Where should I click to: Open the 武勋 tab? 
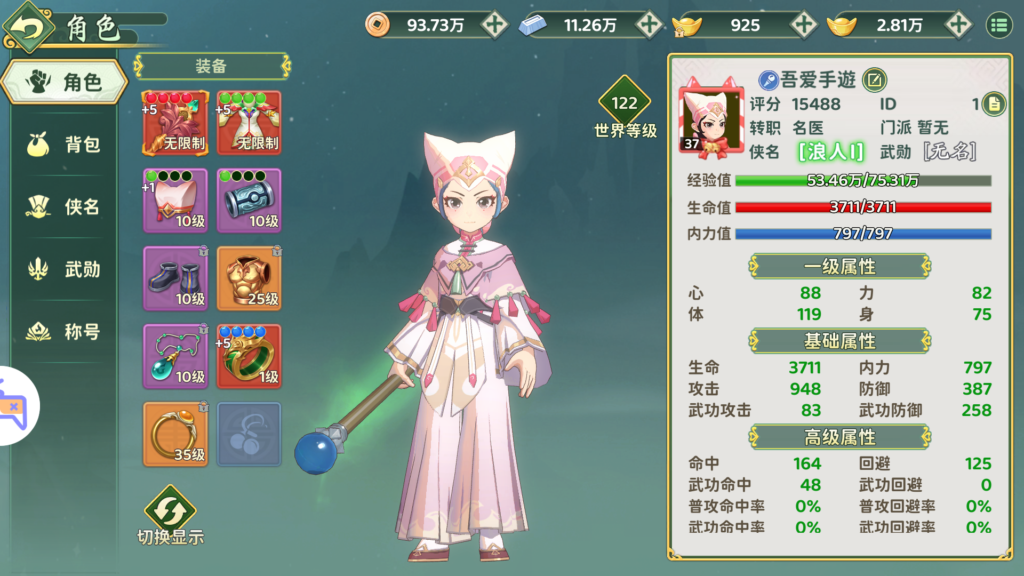coord(66,269)
